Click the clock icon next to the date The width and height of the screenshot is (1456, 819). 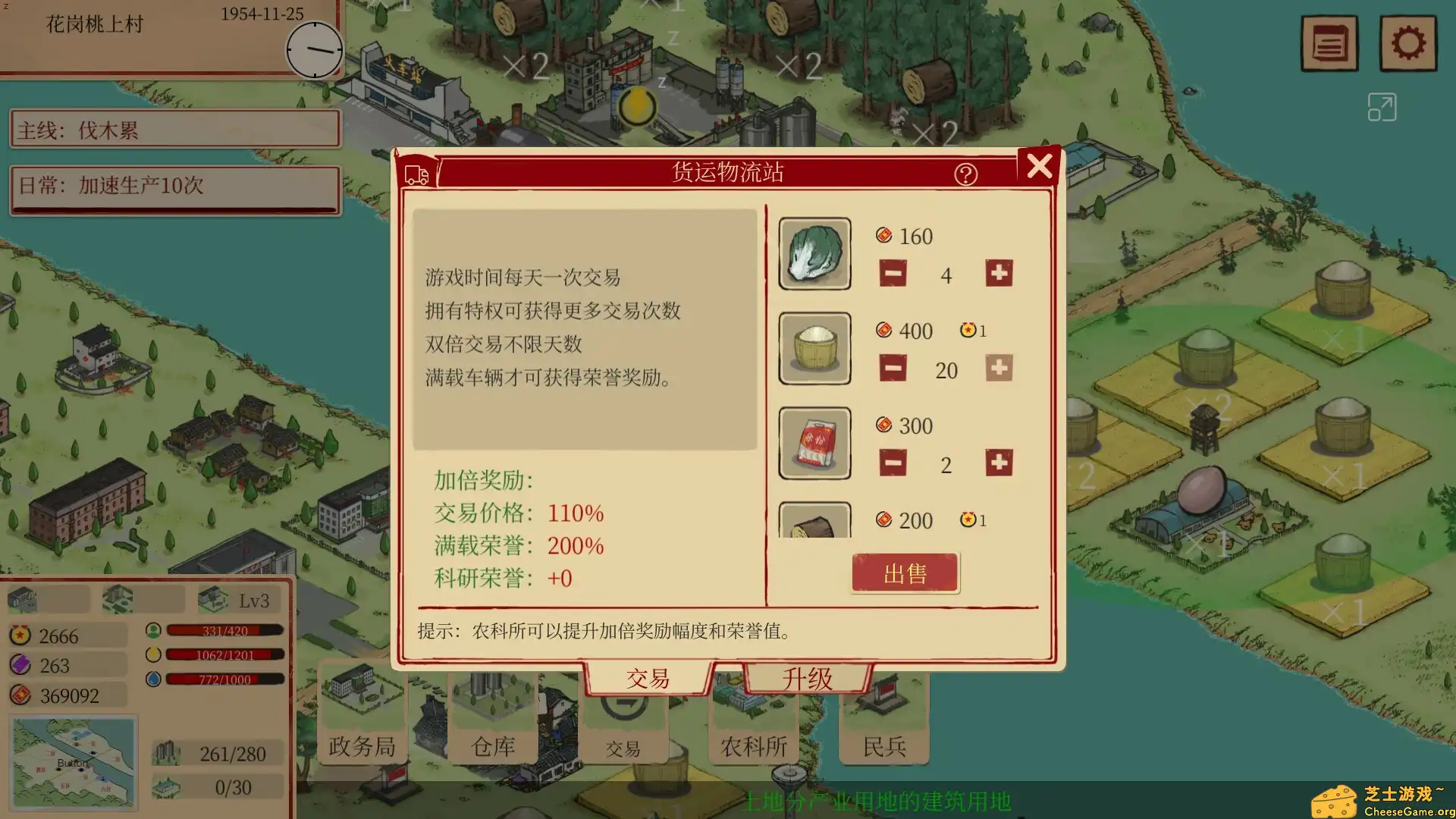(x=314, y=51)
